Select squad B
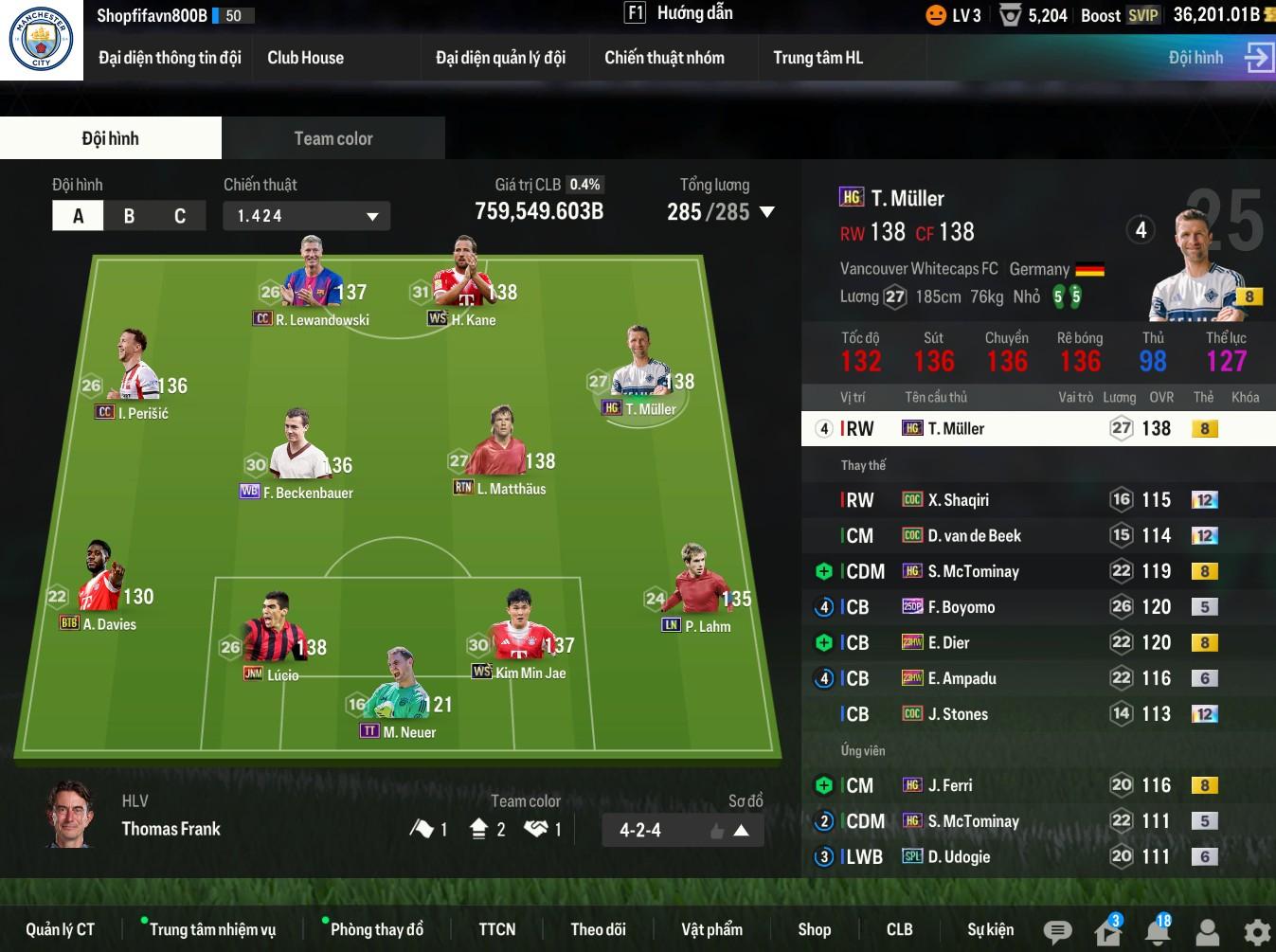 (x=129, y=216)
